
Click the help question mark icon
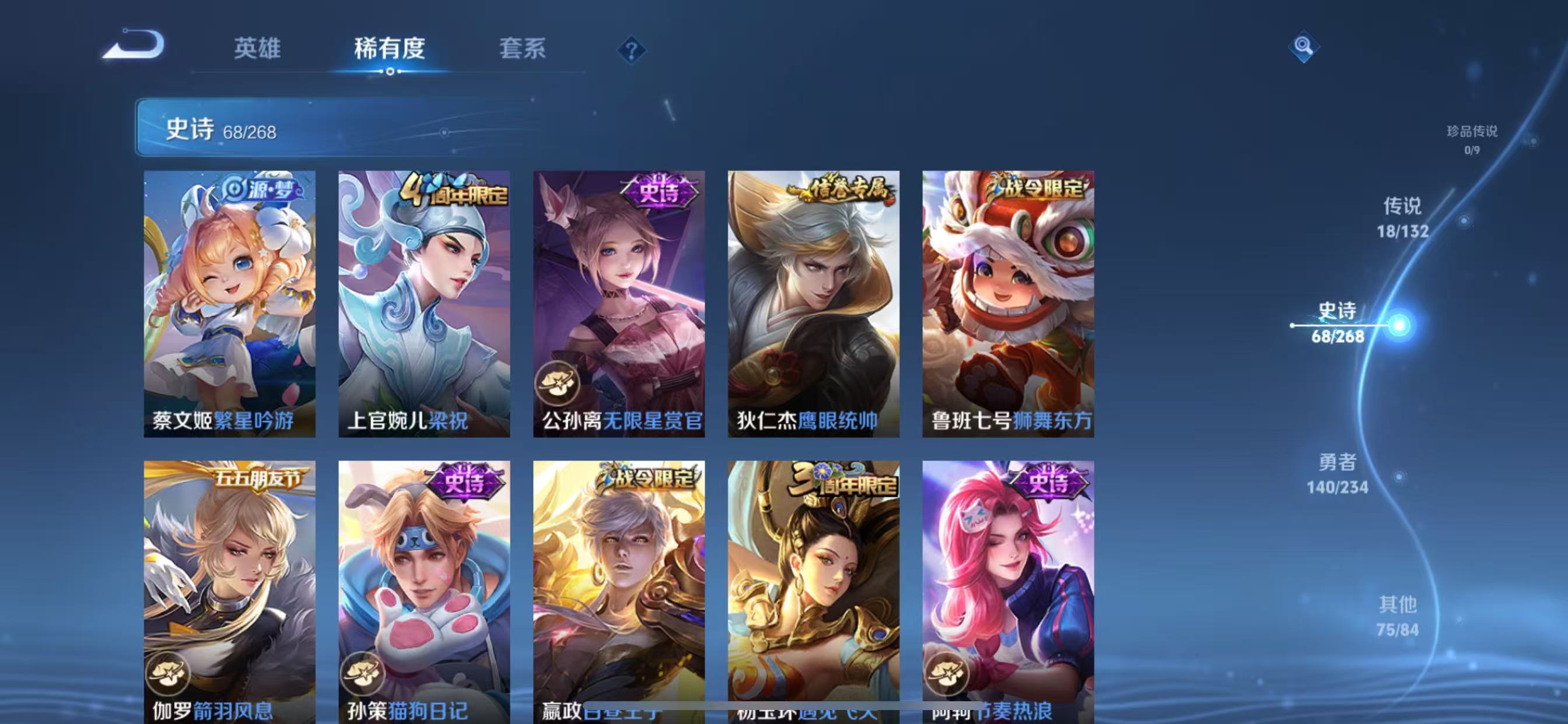click(x=633, y=50)
